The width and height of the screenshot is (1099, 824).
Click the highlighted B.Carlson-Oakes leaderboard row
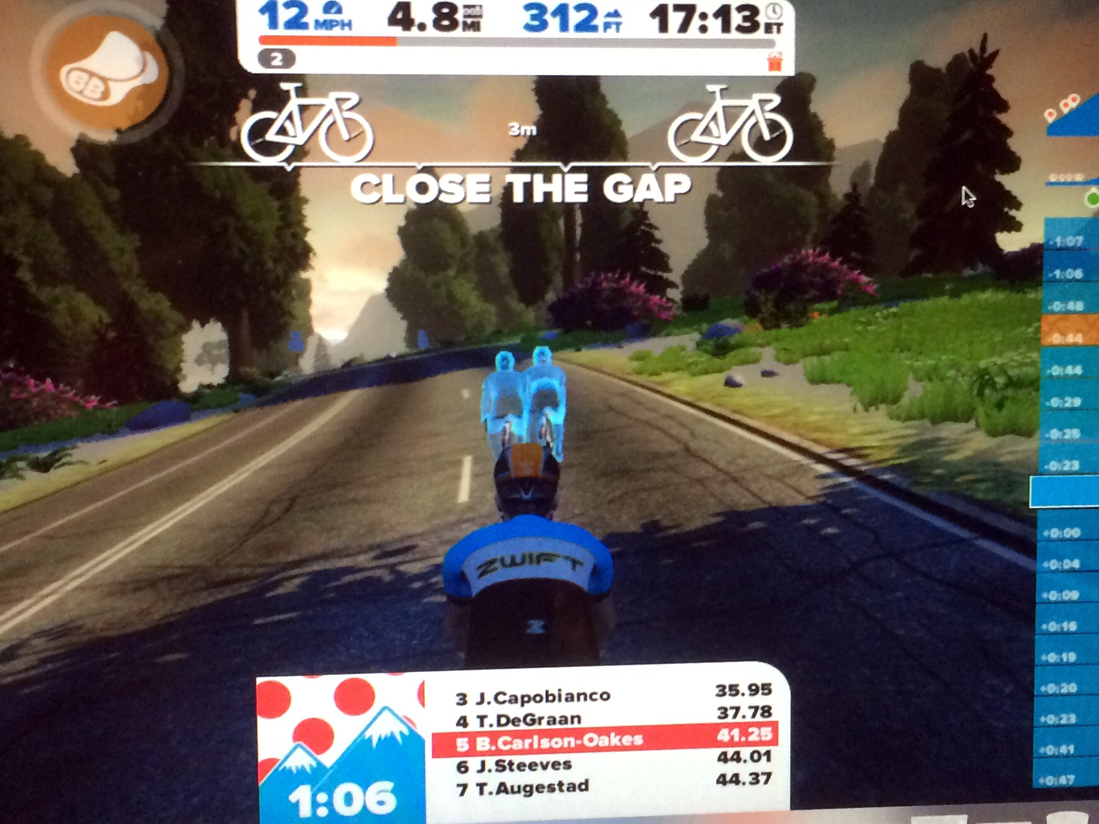point(604,742)
